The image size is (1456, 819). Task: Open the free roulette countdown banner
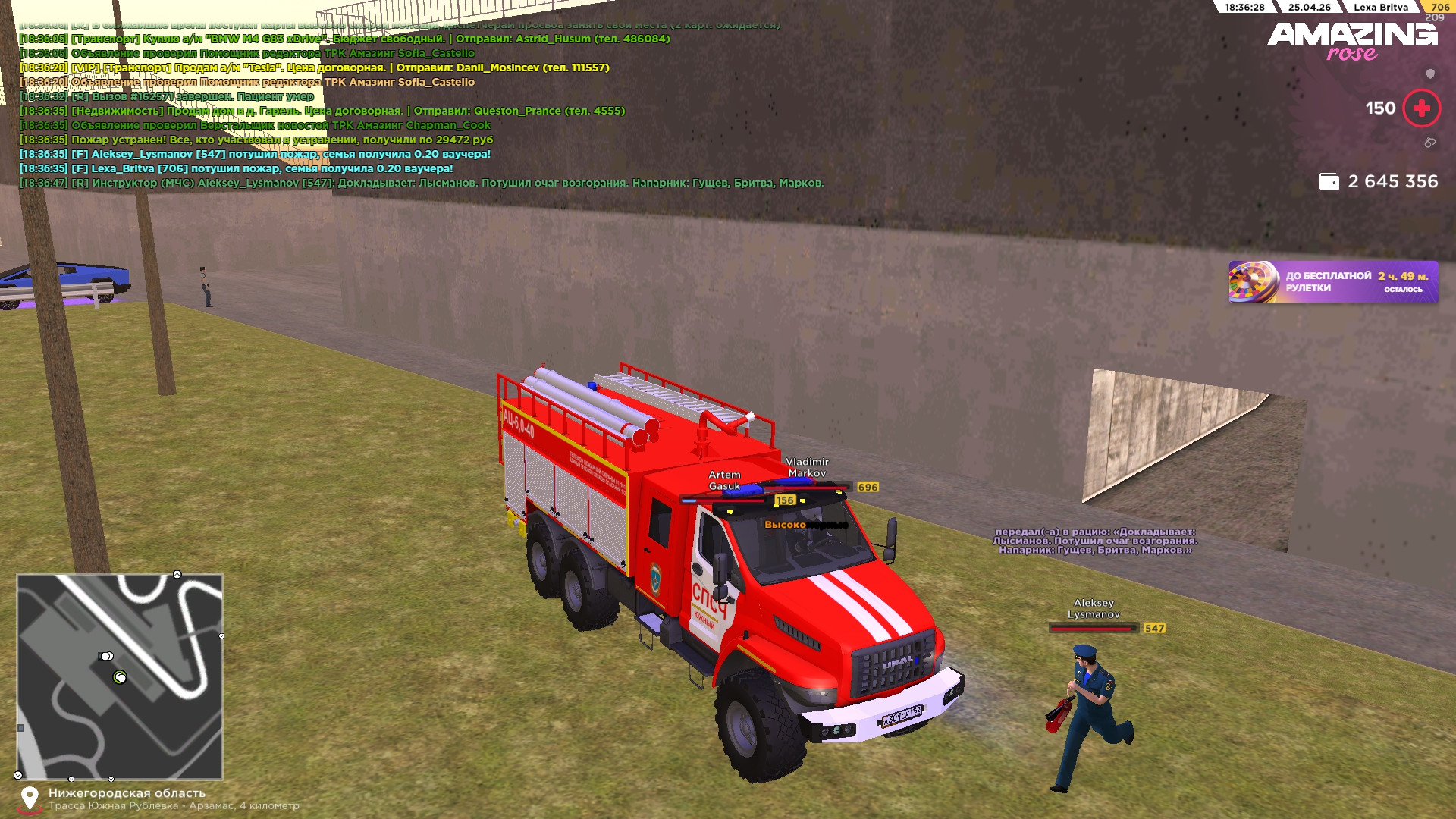click(x=1332, y=282)
